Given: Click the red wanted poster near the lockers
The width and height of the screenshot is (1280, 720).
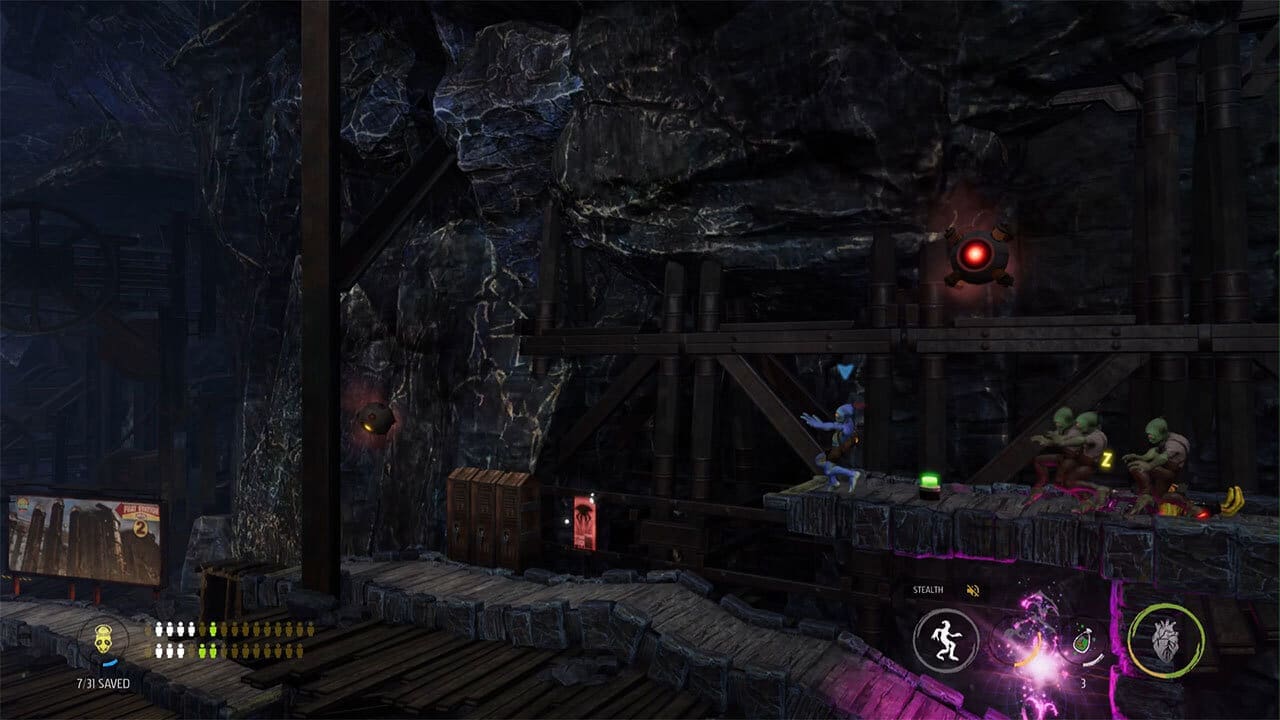Looking at the screenshot, I should point(583,520).
